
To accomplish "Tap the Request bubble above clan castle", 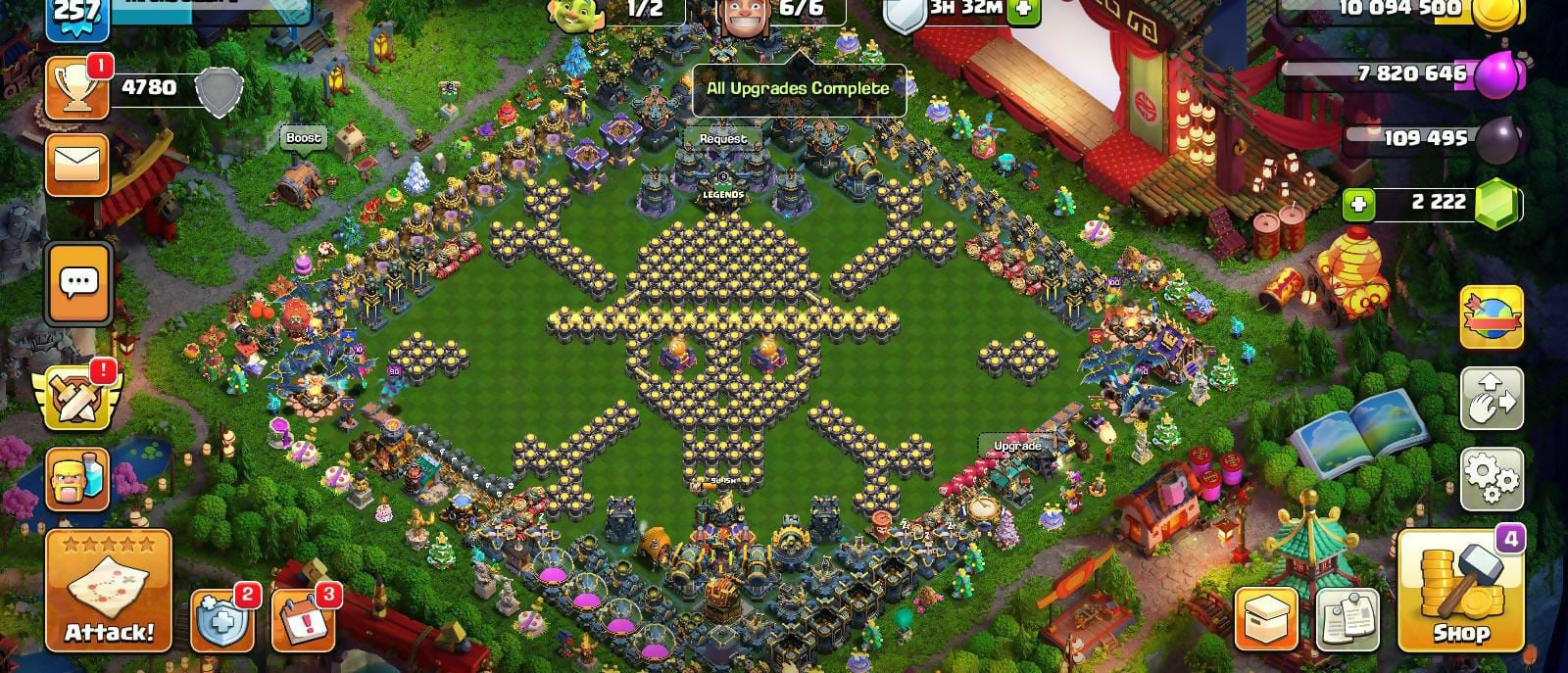I will [x=722, y=139].
